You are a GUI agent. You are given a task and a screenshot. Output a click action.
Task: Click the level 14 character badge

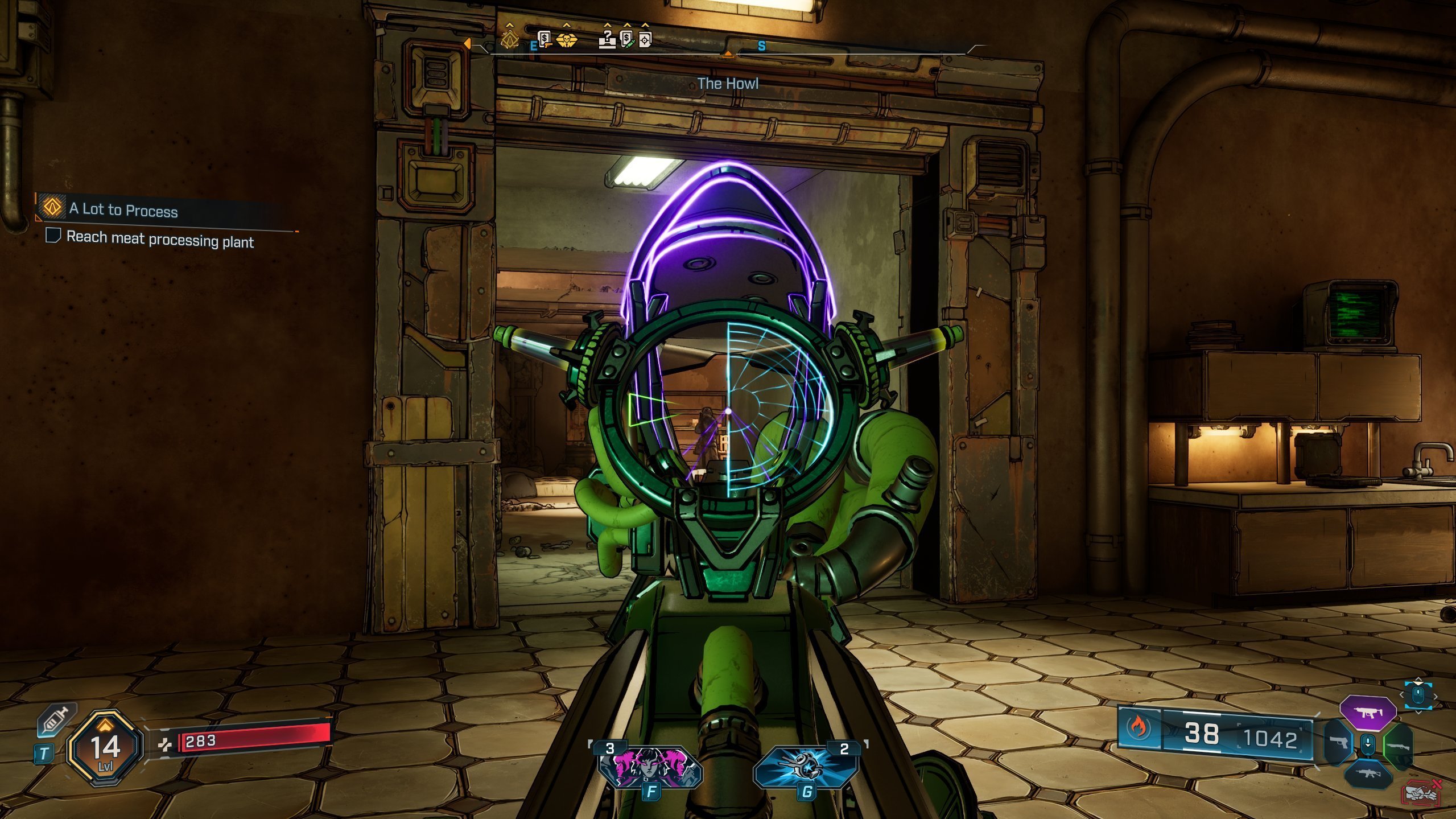click(105, 748)
